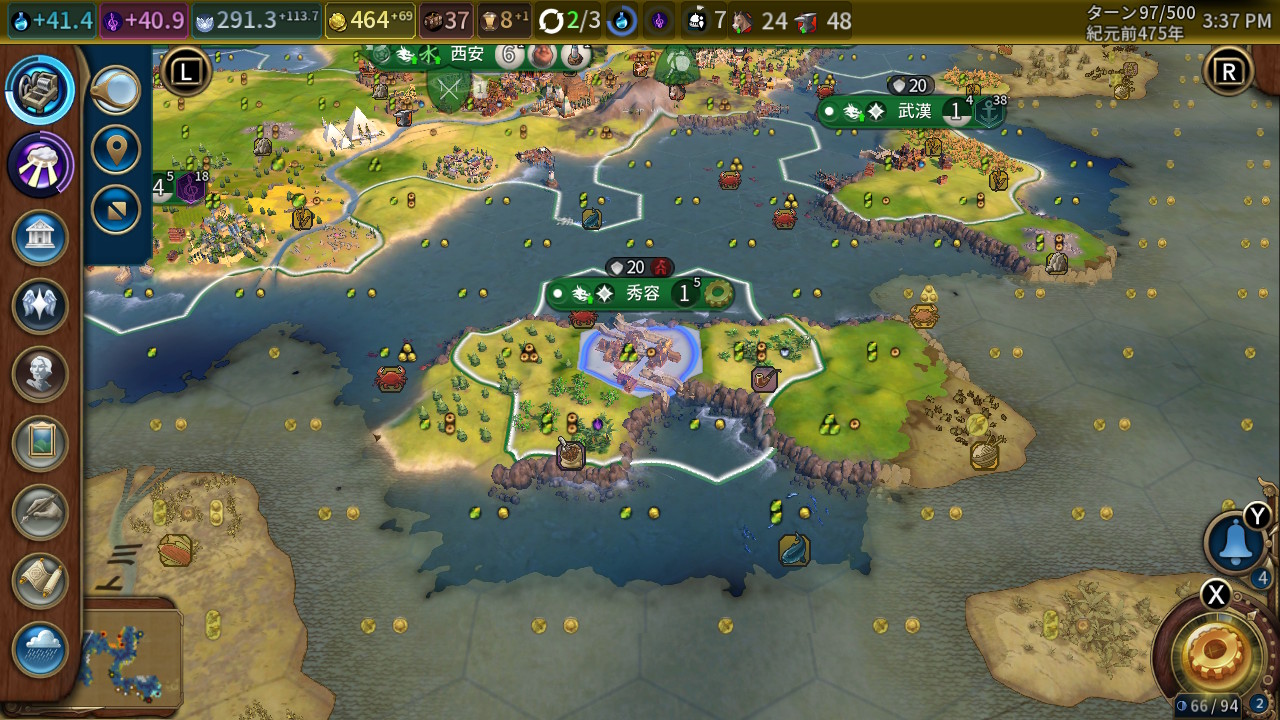This screenshot has width=1280, height=720.
Task: Open the gold treasury readout showing 464
Action: (x=370, y=20)
